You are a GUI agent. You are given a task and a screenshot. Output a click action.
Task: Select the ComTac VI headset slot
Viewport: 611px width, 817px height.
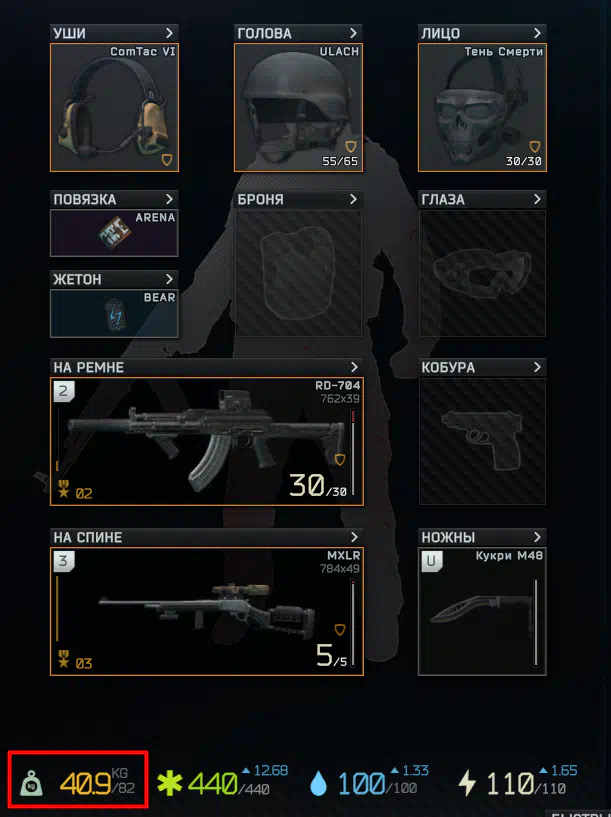114,107
